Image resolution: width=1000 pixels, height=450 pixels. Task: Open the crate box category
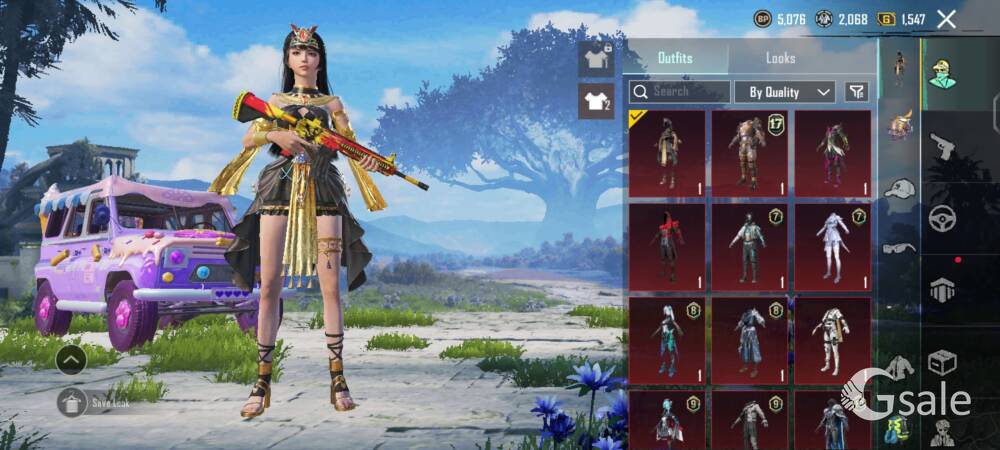pyautogui.click(x=941, y=362)
